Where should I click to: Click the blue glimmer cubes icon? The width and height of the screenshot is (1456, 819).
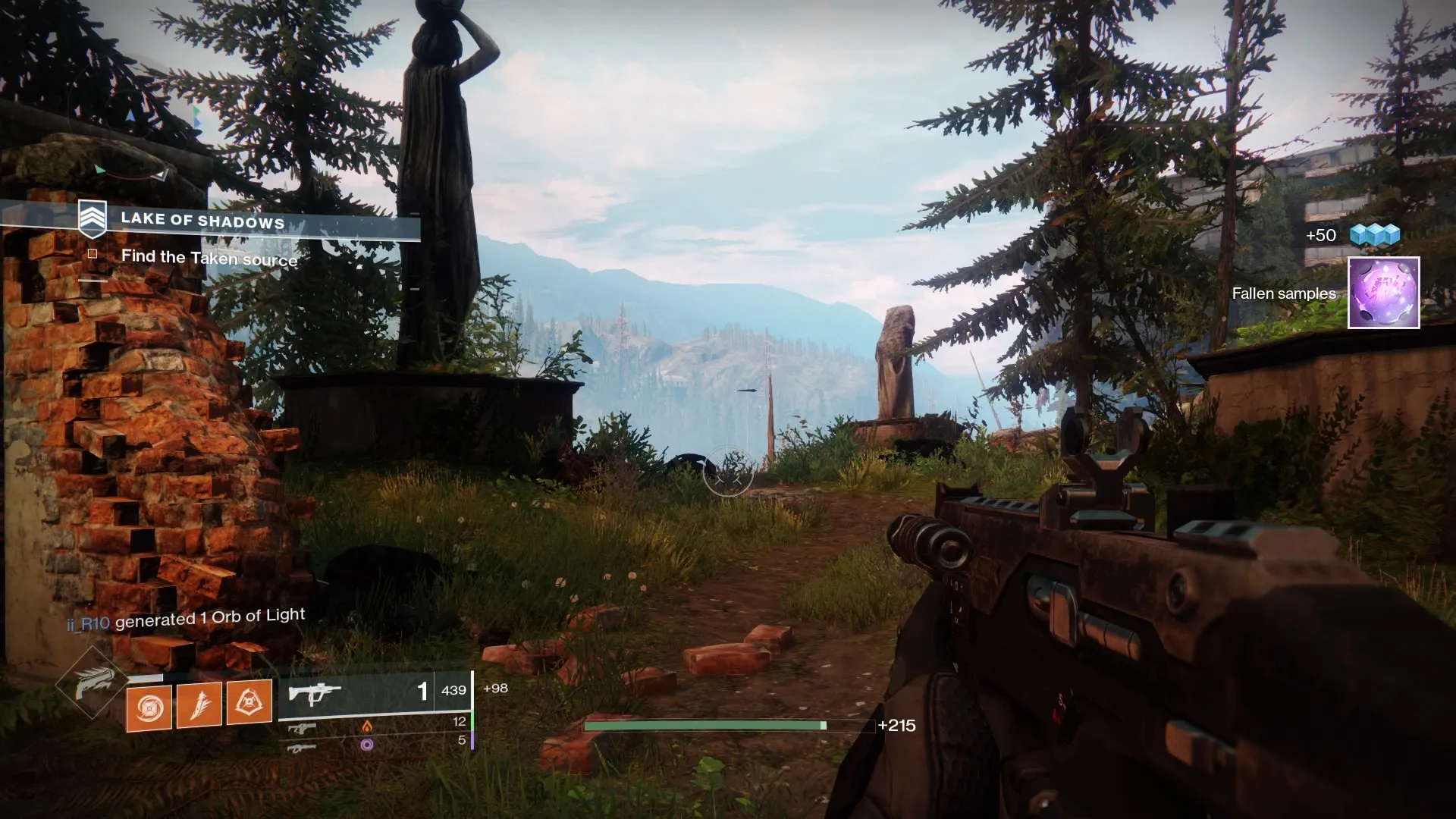(1374, 235)
